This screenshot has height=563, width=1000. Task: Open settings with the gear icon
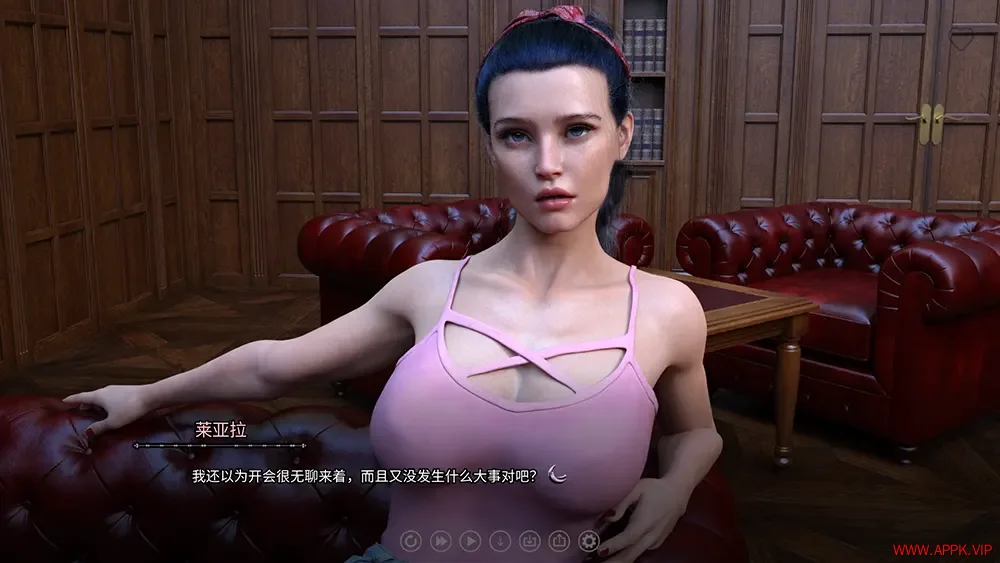(x=589, y=541)
